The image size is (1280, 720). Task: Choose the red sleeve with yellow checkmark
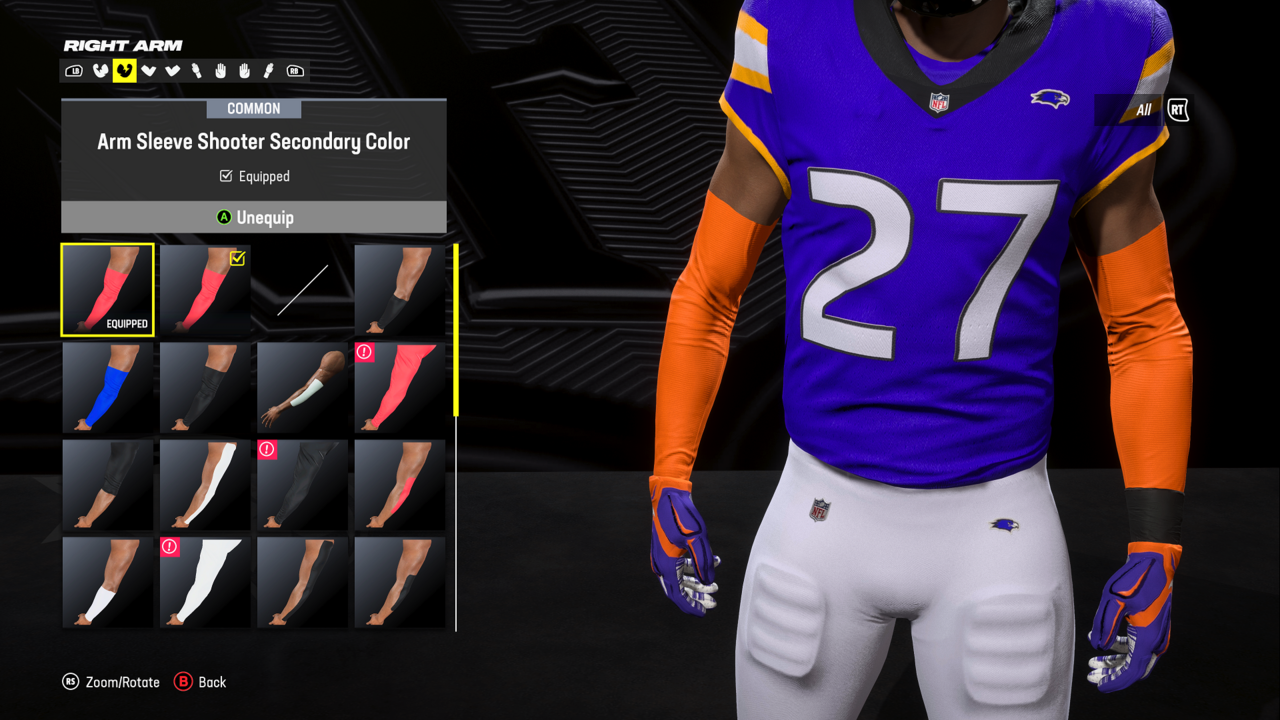pos(205,290)
